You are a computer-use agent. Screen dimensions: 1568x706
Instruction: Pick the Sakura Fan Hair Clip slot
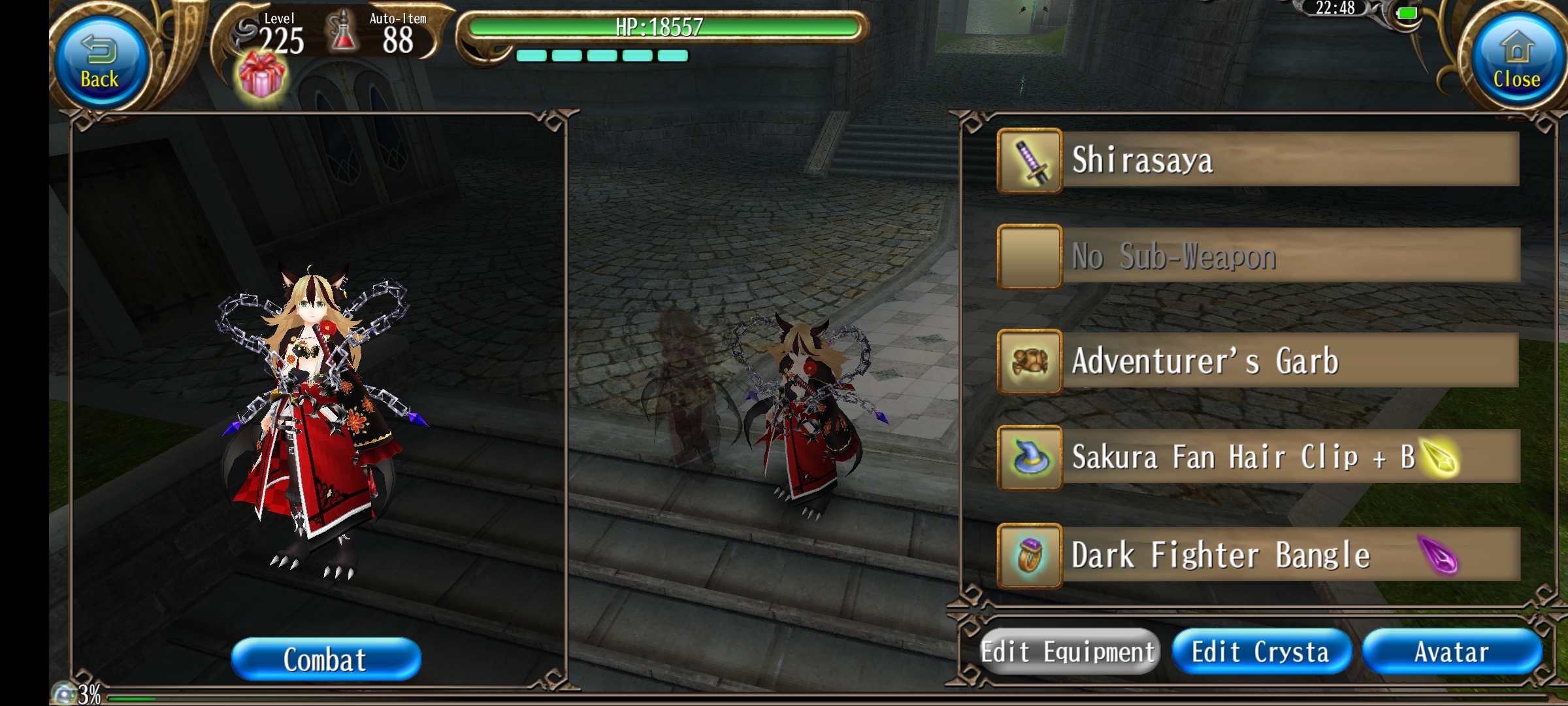1258,457
